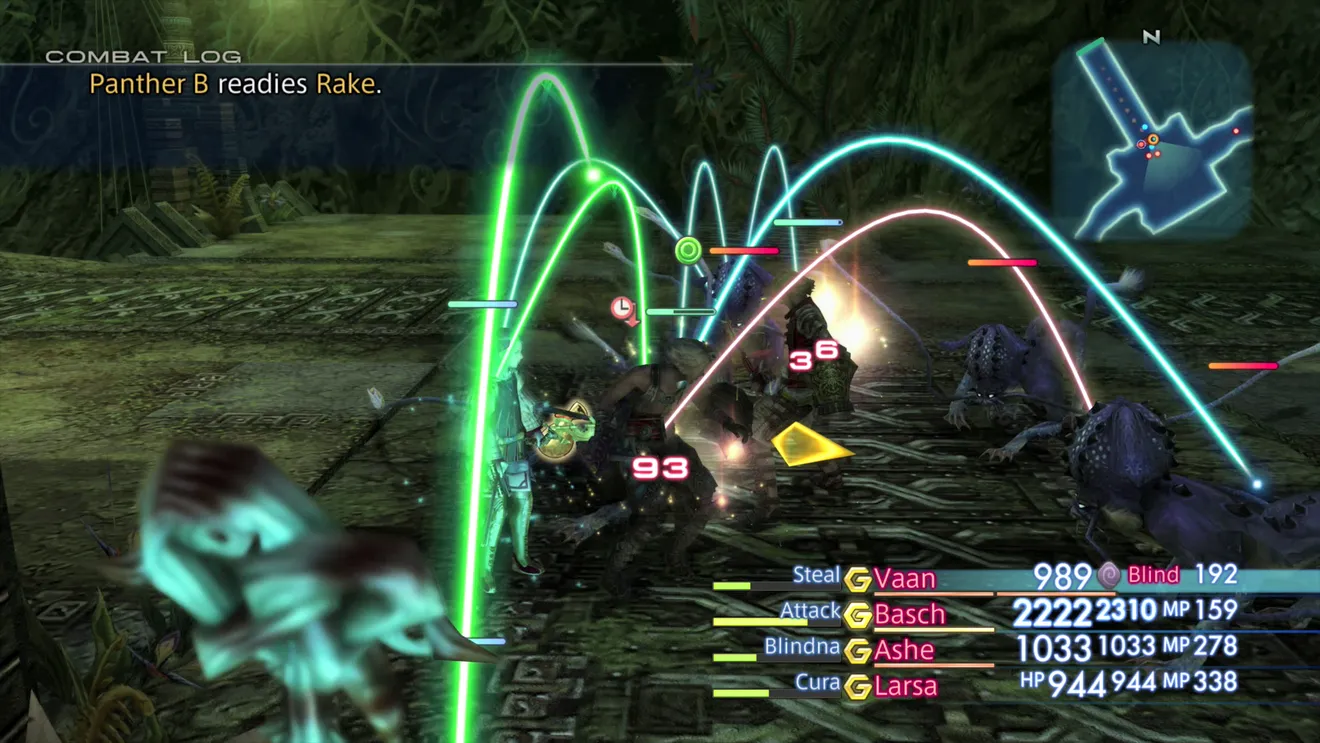Screen dimensions: 1320x743
Task: Click the gambit icon beside Vaan
Action: (x=857, y=579)
